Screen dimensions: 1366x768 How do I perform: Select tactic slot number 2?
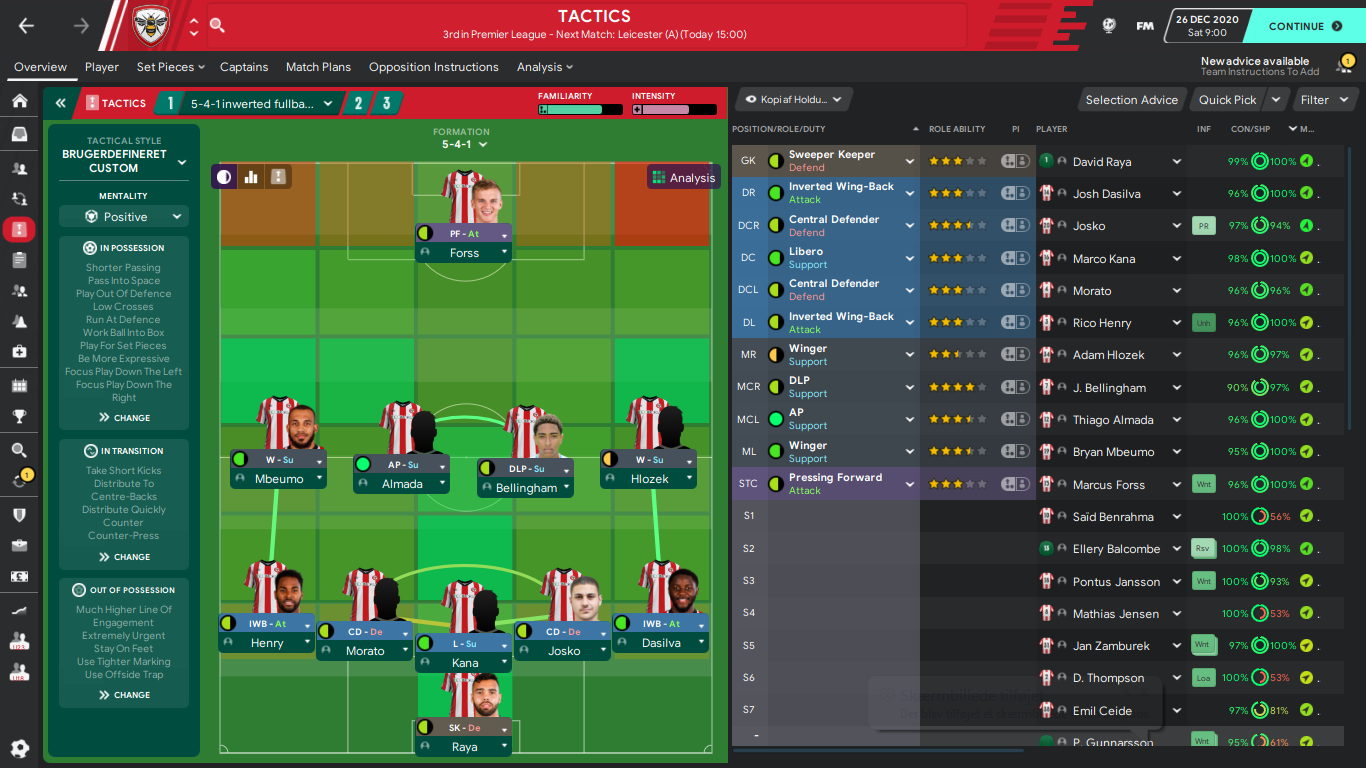tap(357, 103)
